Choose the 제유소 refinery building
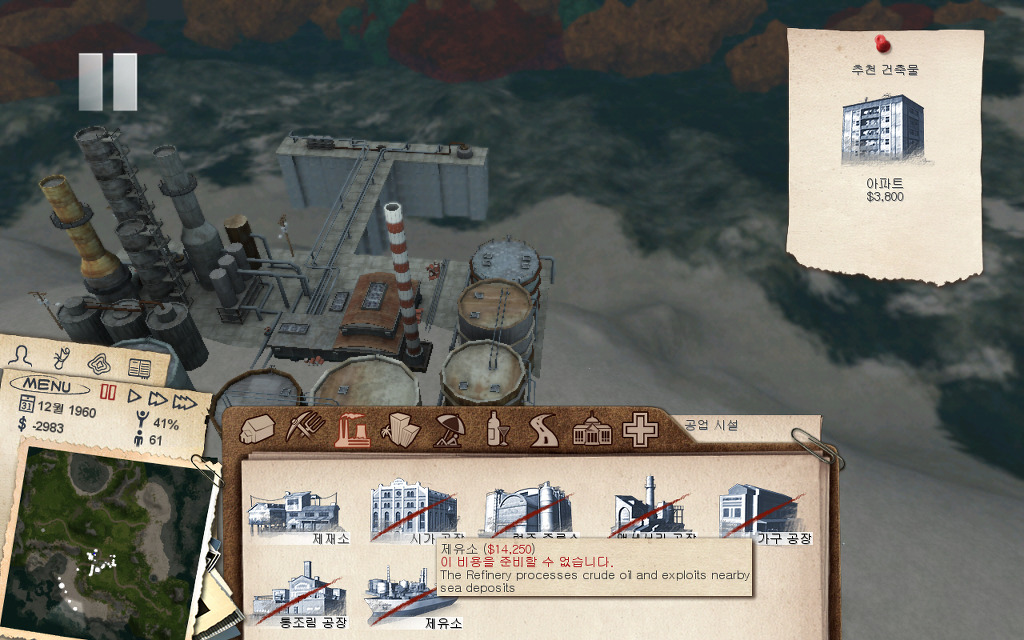 [x=405, y=598]
